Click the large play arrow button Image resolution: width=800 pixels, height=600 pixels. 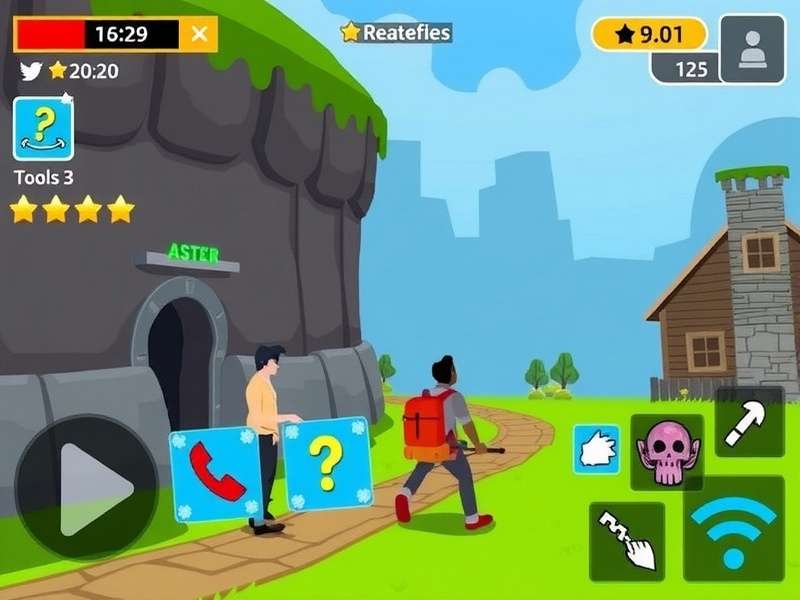pos(87,487)
